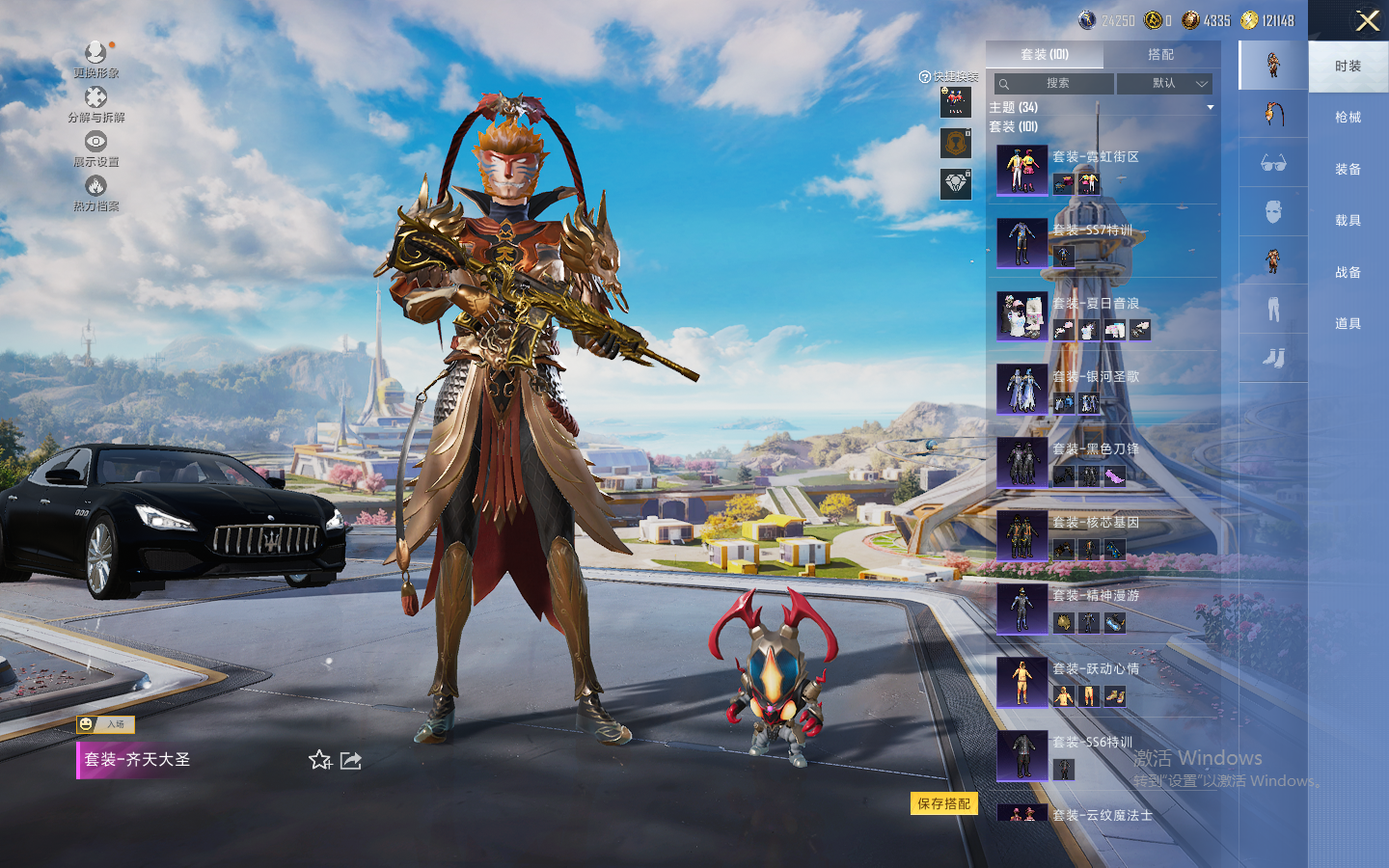Open 展示设置 display settings

pyautogui.click(x=95, y=149)
